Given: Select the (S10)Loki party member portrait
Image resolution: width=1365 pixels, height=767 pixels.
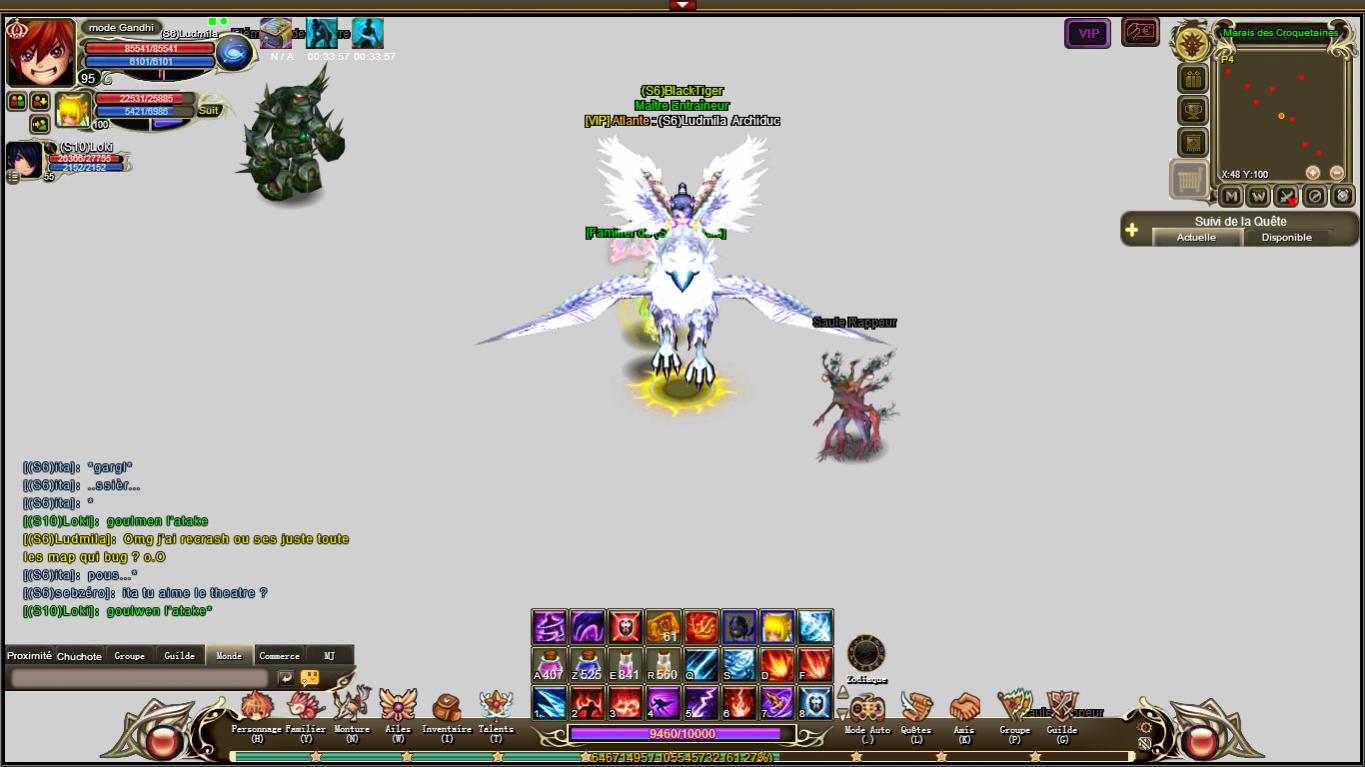Looking at the screenshot, I should [24, 159].
